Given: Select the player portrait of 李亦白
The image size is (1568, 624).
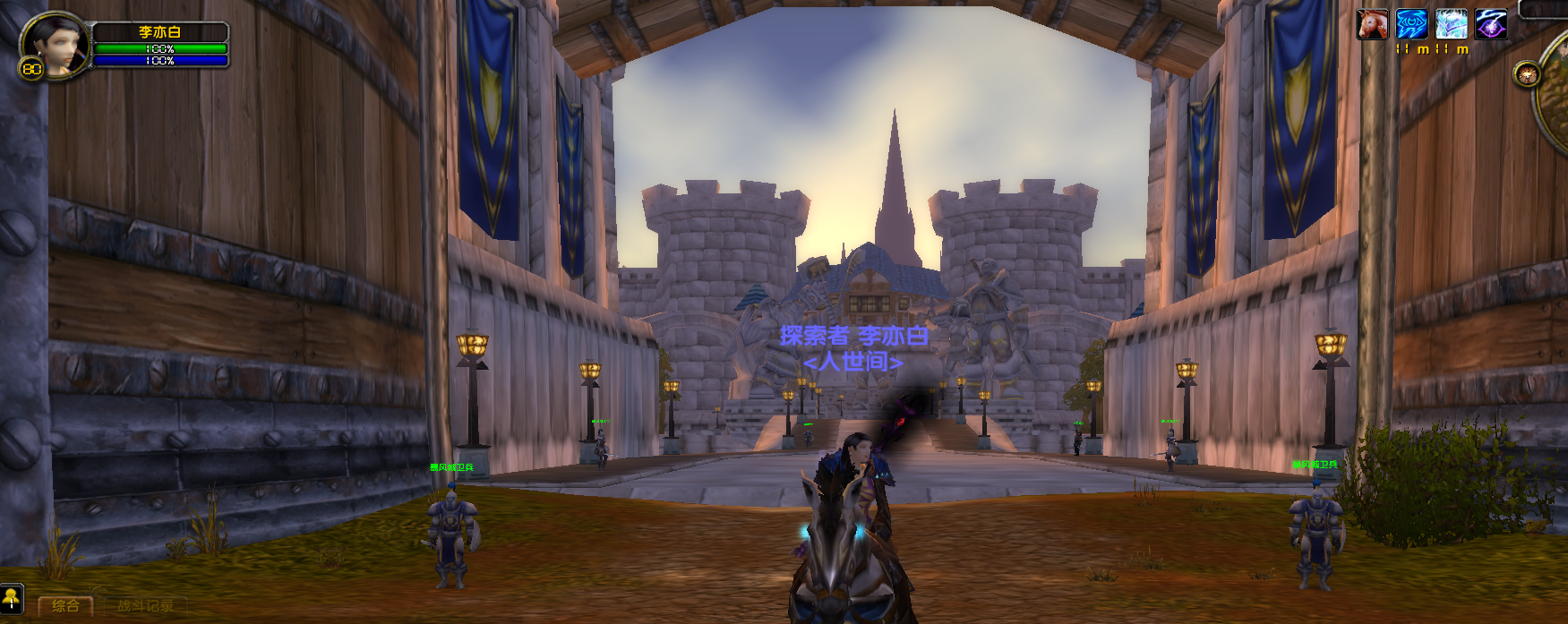Looking at the screenshot, I should (x=54, y=43).
